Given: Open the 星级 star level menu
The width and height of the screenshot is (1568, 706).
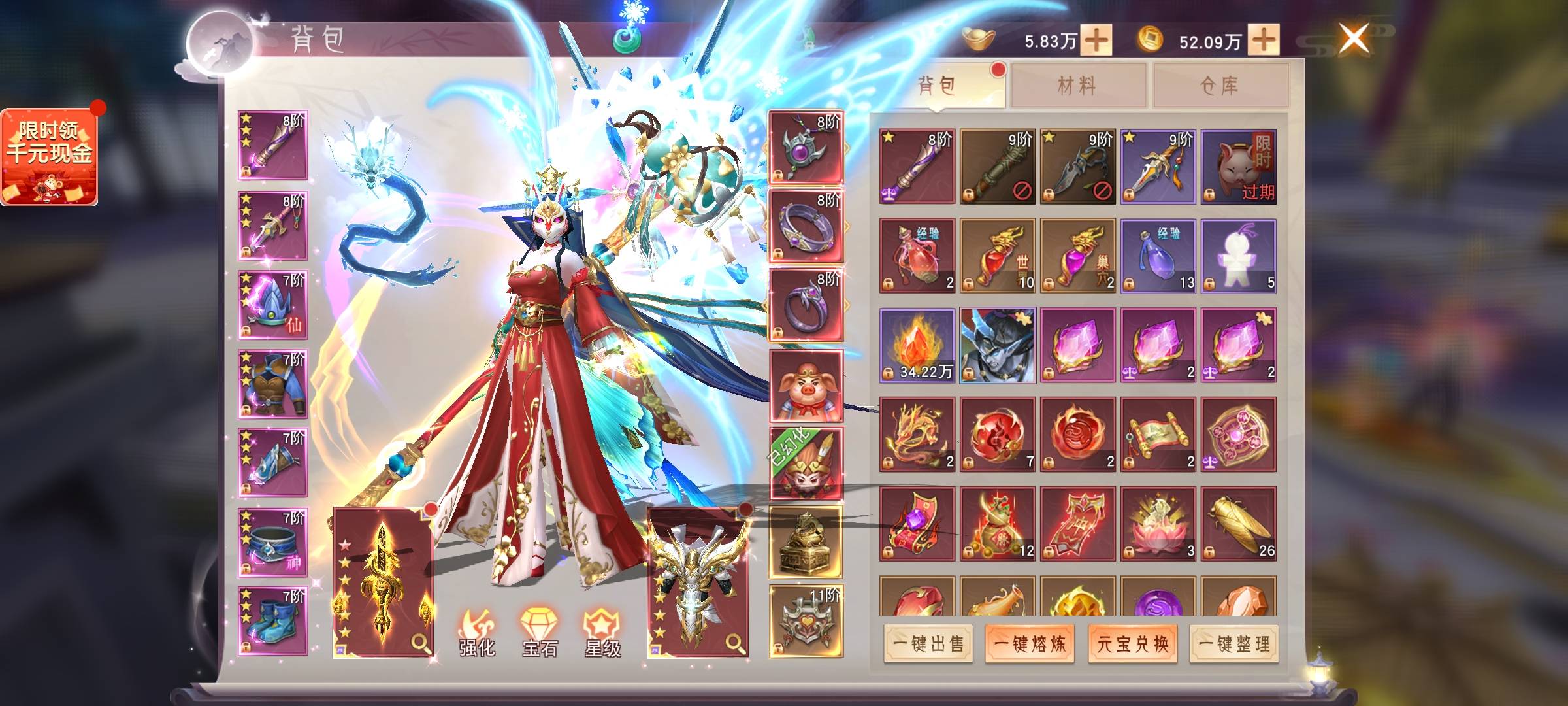Looking at the screenshot, I should pyautogui.click(x=602, y=632).
